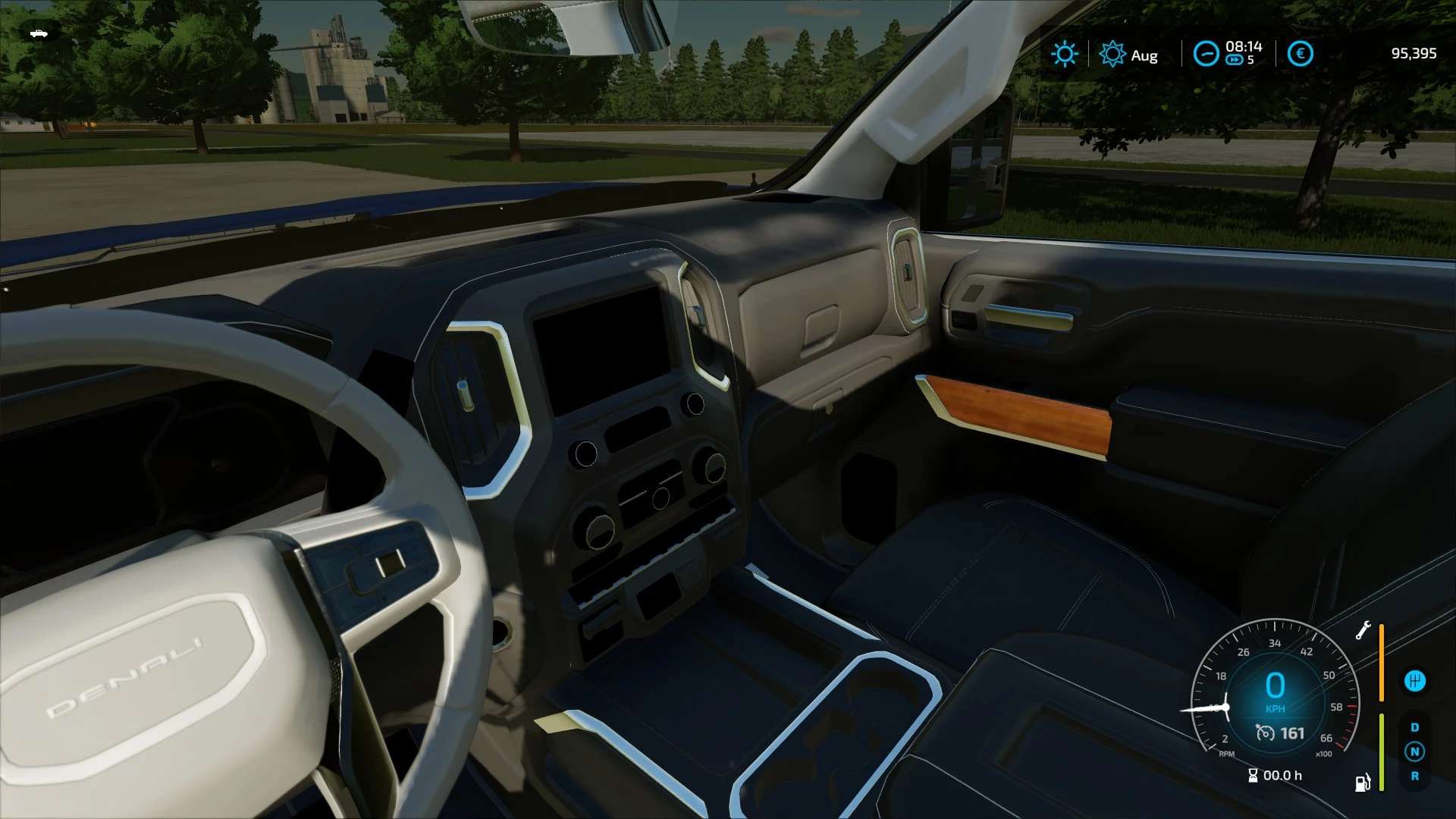Open the euro money icon
1456x819 pixels.
coord(1300,54)
